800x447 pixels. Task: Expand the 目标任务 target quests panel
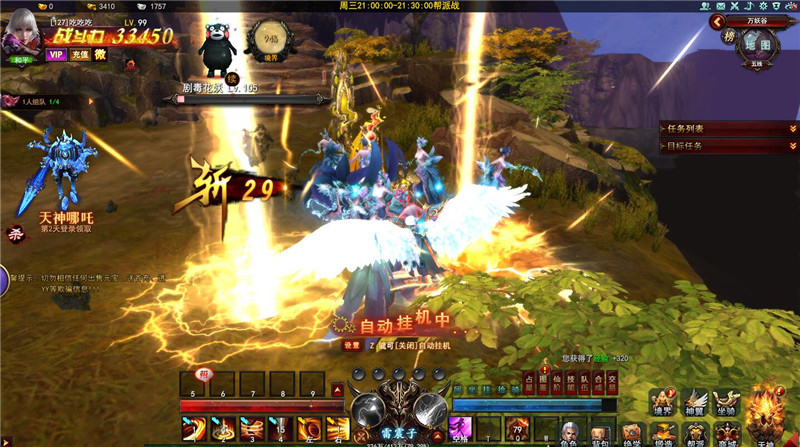(792, 146)
